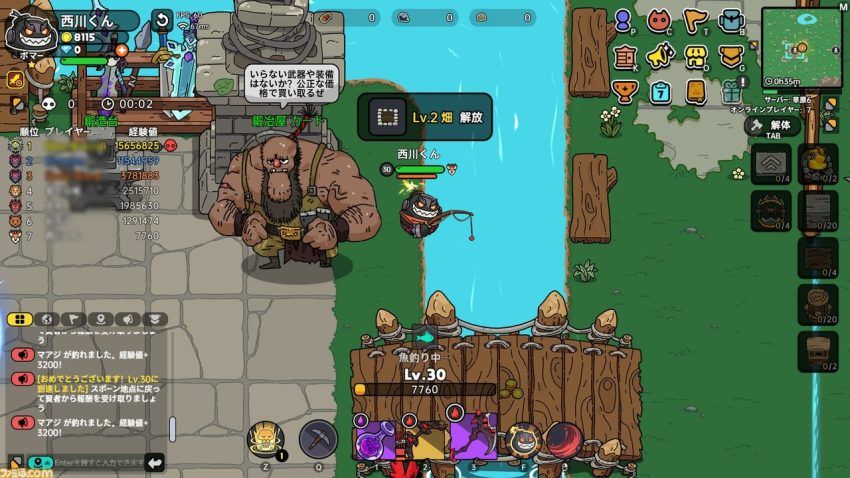850x478 pixels.
Task: Open the blue calendar icon marked 7
Action: [x=660, y=92]
